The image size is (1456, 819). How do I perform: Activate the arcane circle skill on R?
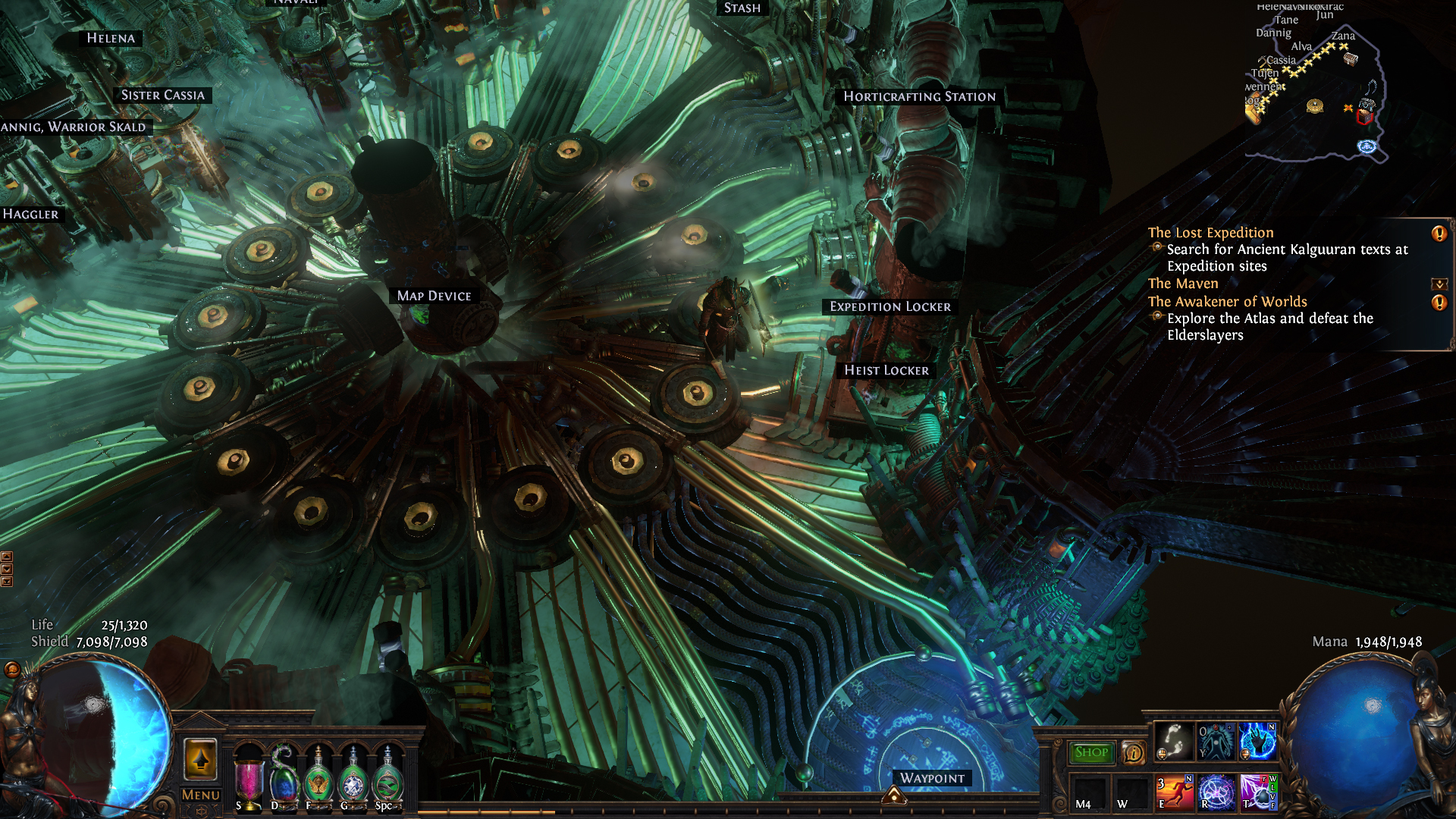[1216, 792]
